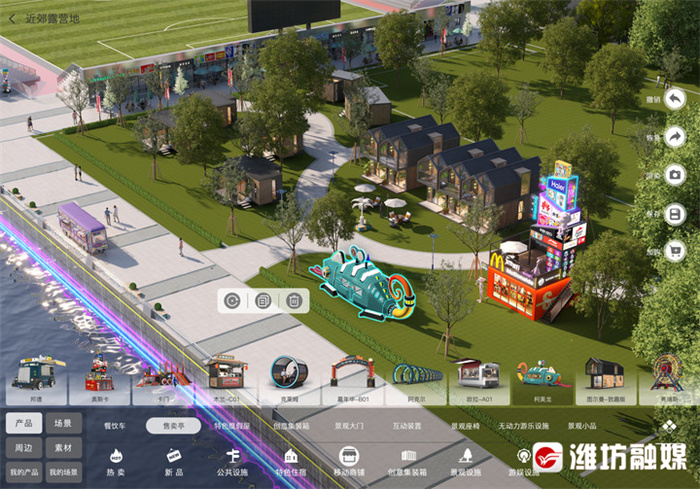The width and height of the screenshot is (700, 489).
Task: Open the 素材 tab
Action: pos(63,447)
